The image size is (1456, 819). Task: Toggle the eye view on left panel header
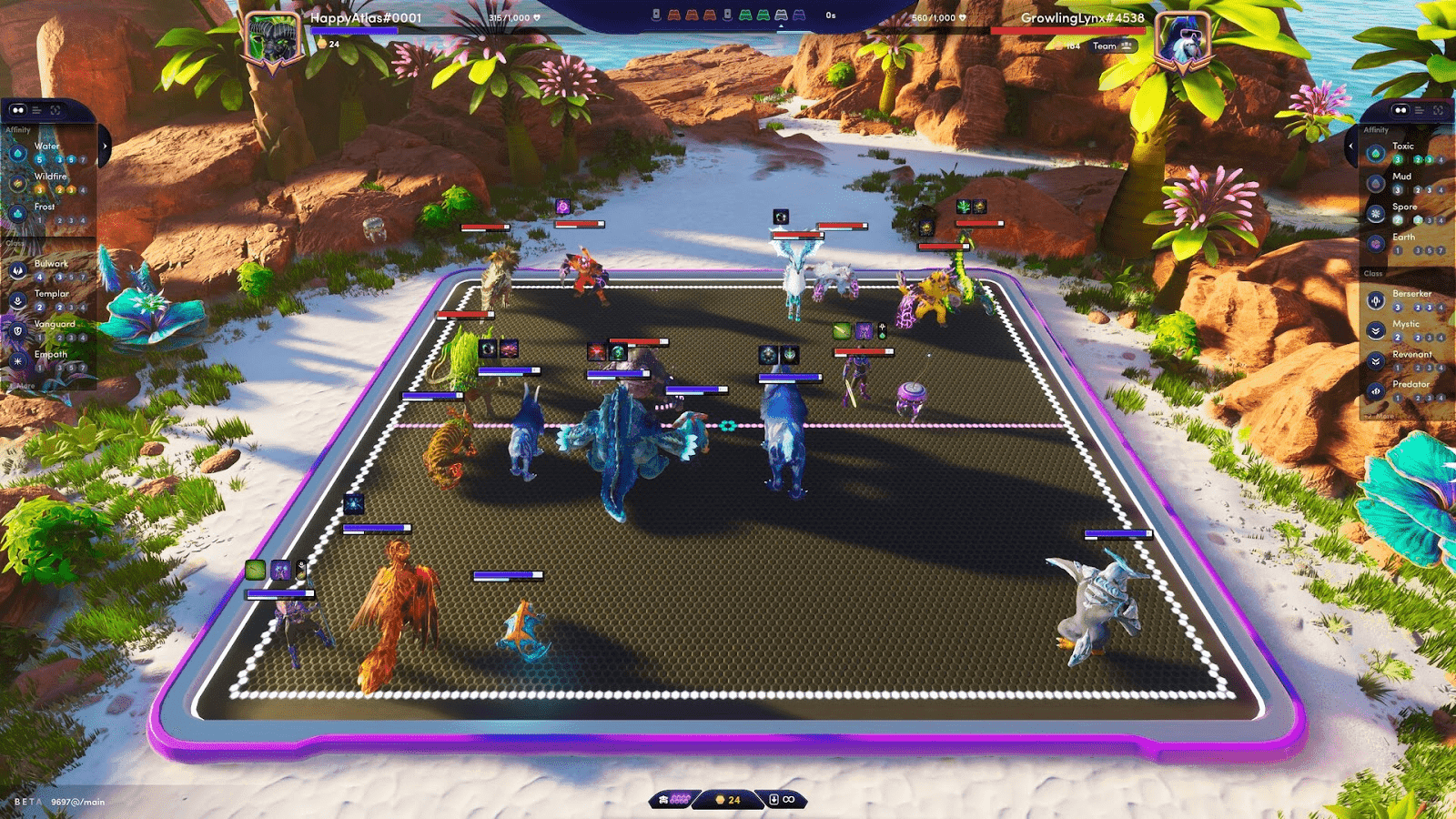tap(19, 110)
